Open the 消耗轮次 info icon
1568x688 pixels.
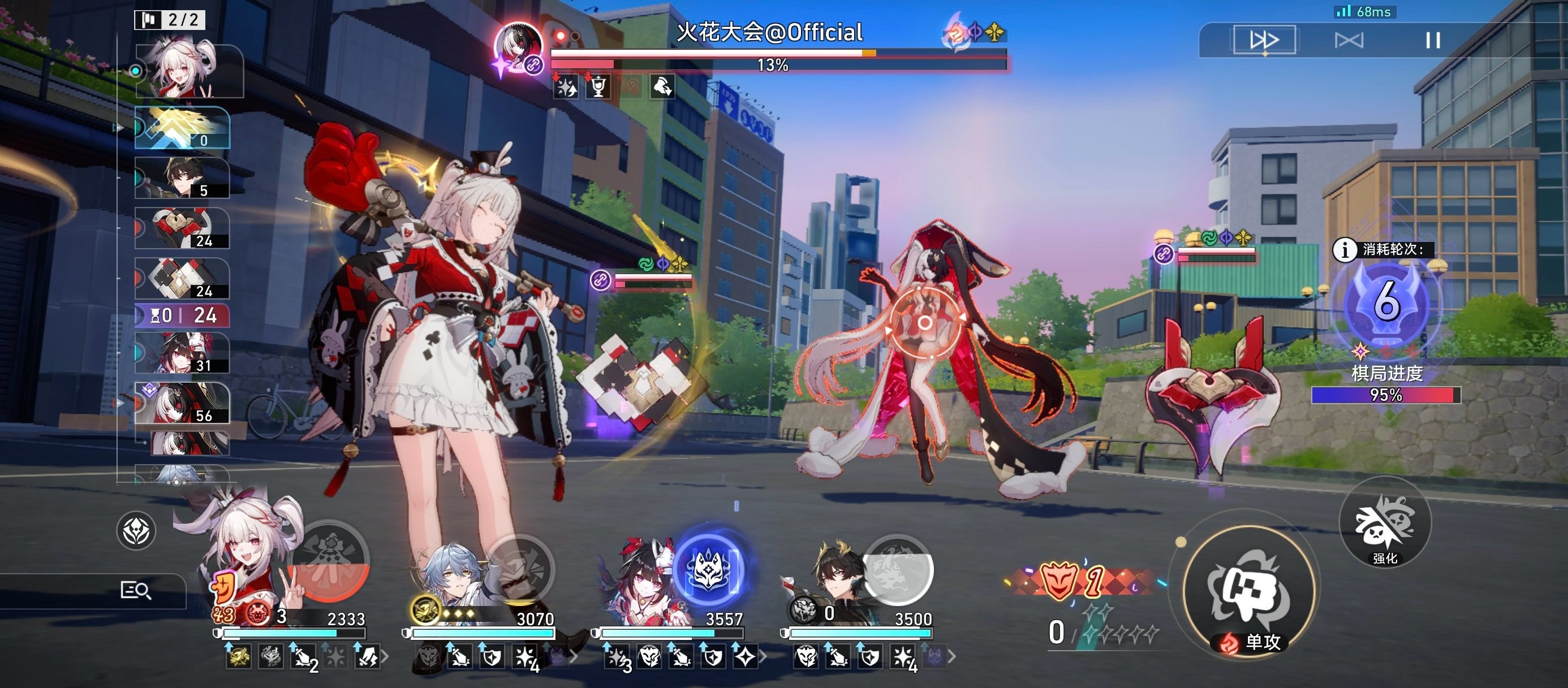(x=1344, y=249)
